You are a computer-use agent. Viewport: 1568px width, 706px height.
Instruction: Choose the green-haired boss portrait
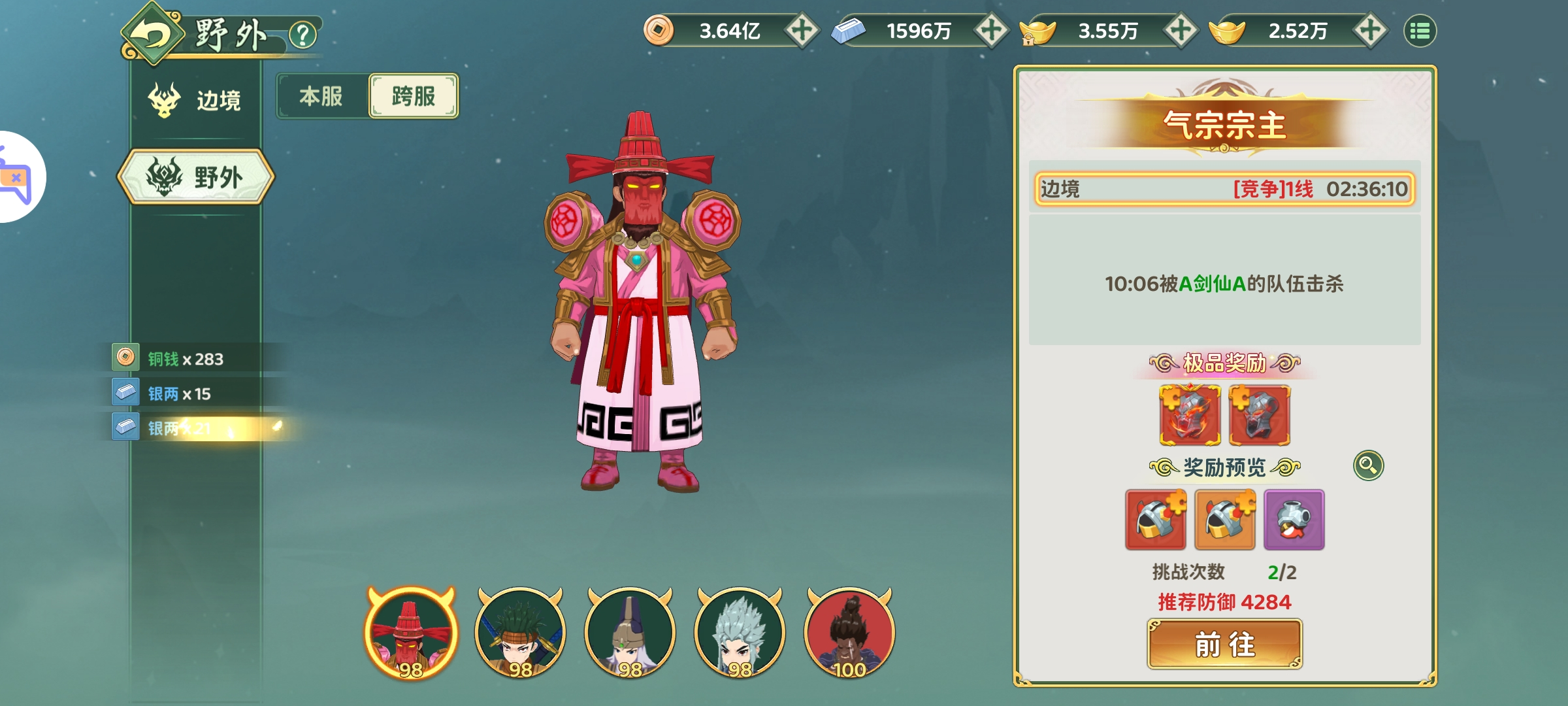coord(521,633)
